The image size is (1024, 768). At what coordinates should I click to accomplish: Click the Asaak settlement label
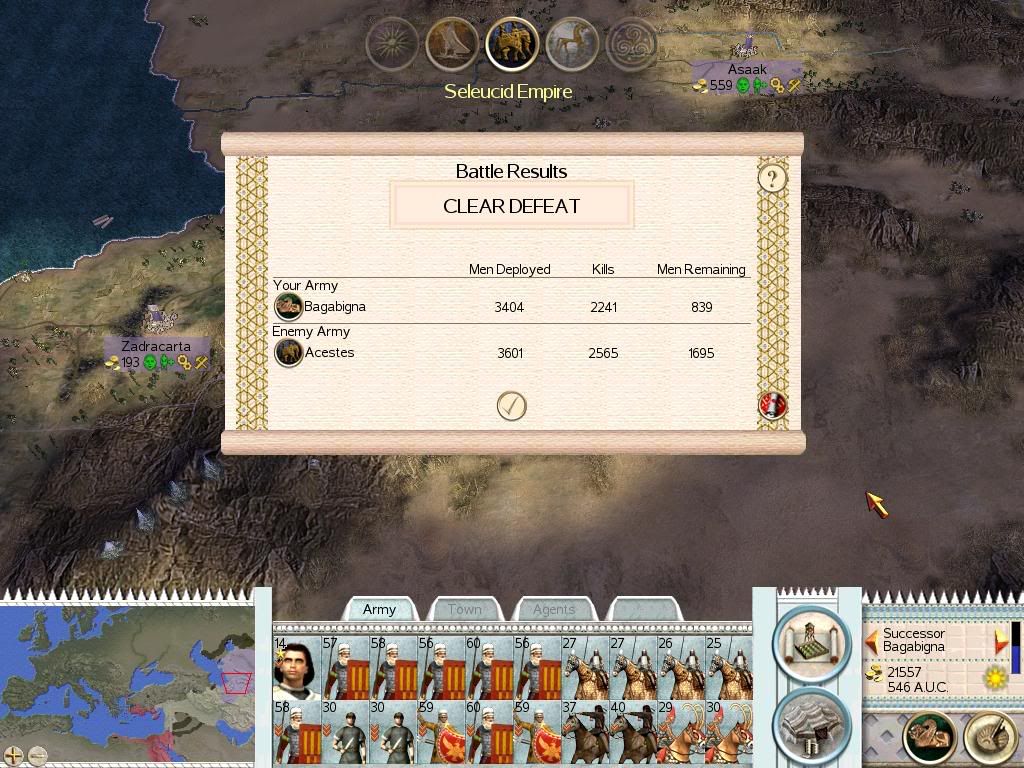coord(747,70)
